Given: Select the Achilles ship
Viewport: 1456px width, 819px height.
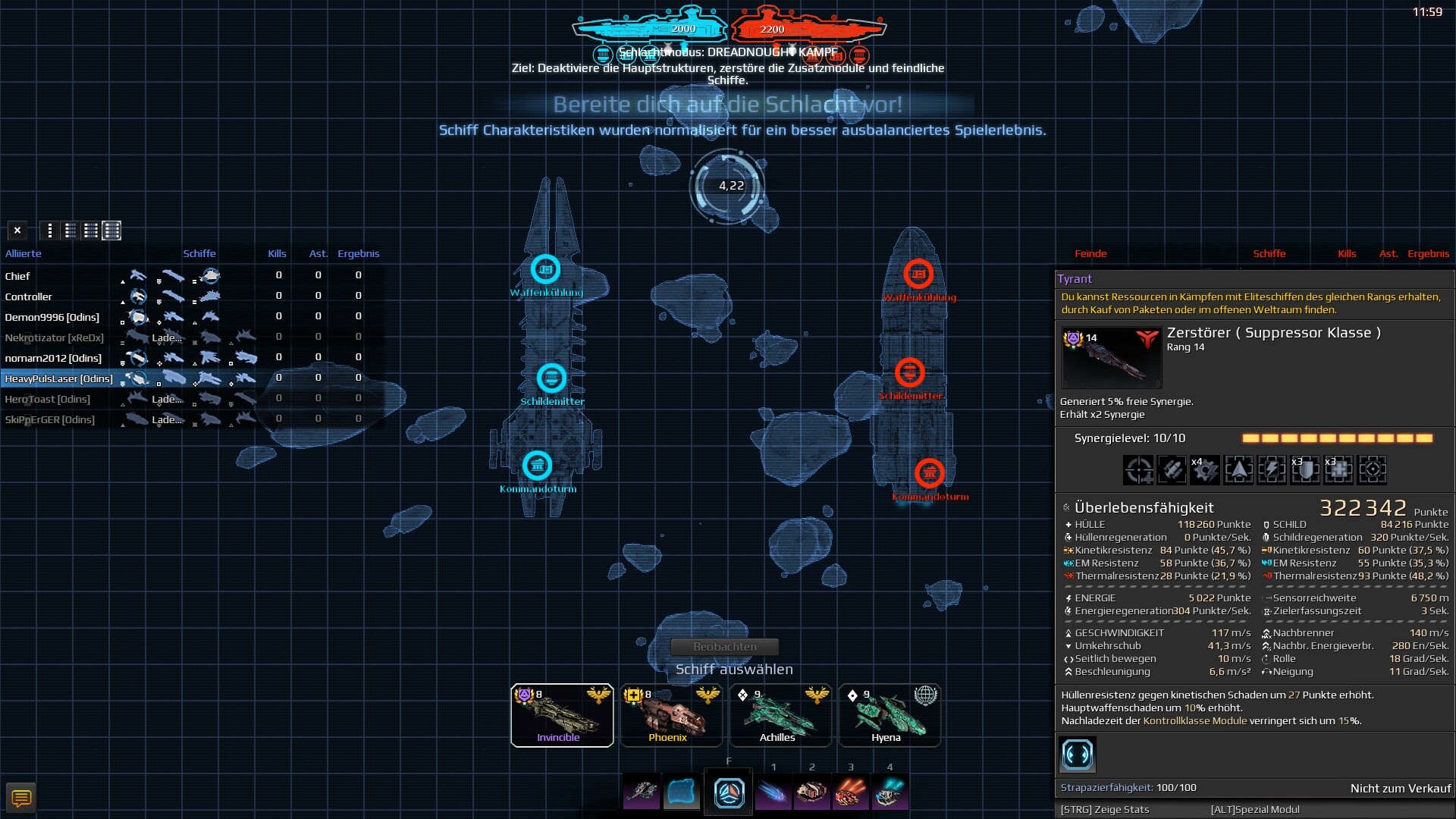Looking at the screenshot, I should click(780, 714).
